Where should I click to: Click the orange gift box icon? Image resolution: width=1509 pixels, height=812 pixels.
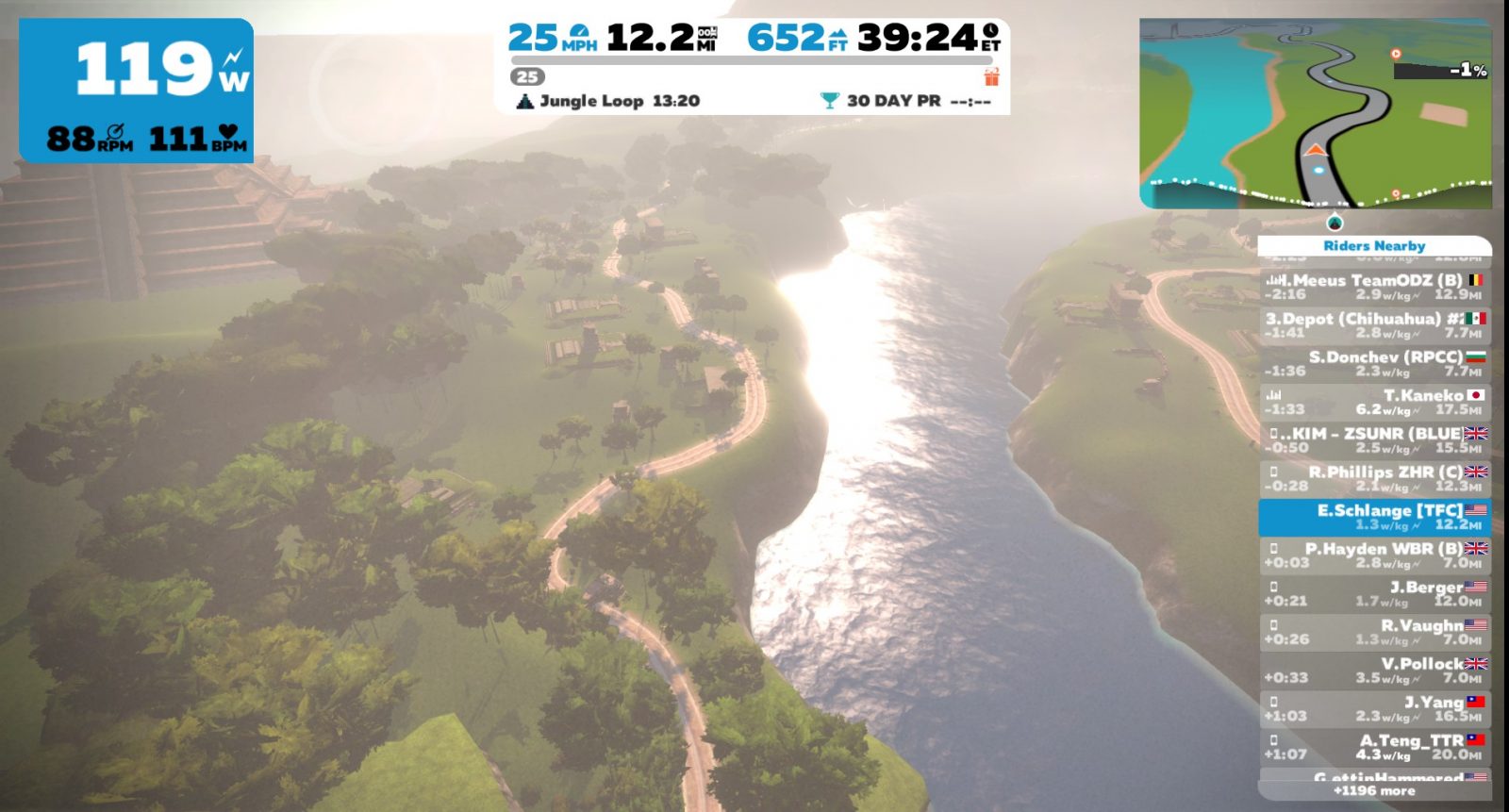tap(991, 77)
